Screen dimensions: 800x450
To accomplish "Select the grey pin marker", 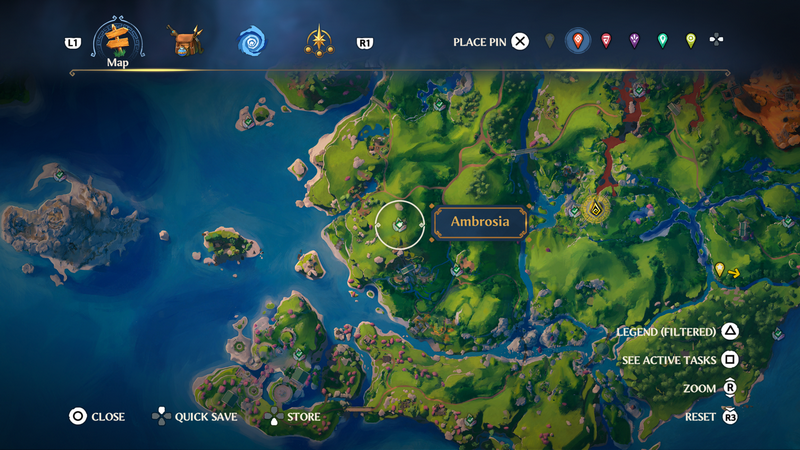I will tap(549, 41).
